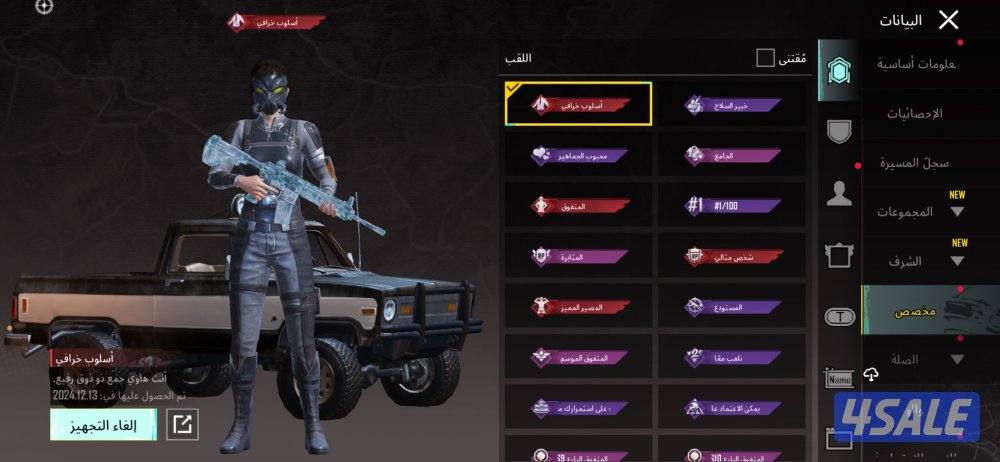Switch to the avatar silhouette category tab

coord(839,194)
